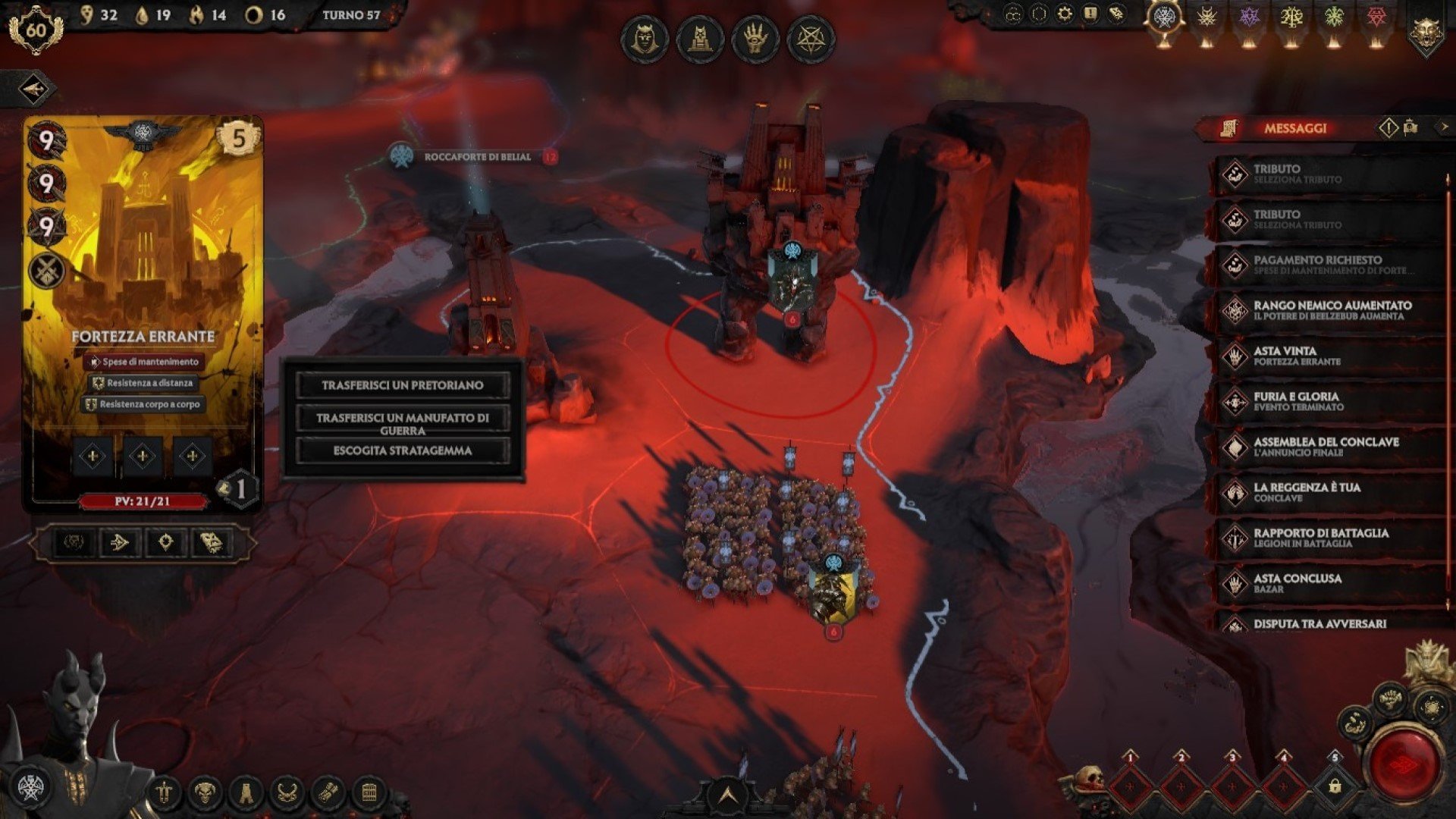Click the pentagram icon at top center
The image size is (1456, 819).
811,39
